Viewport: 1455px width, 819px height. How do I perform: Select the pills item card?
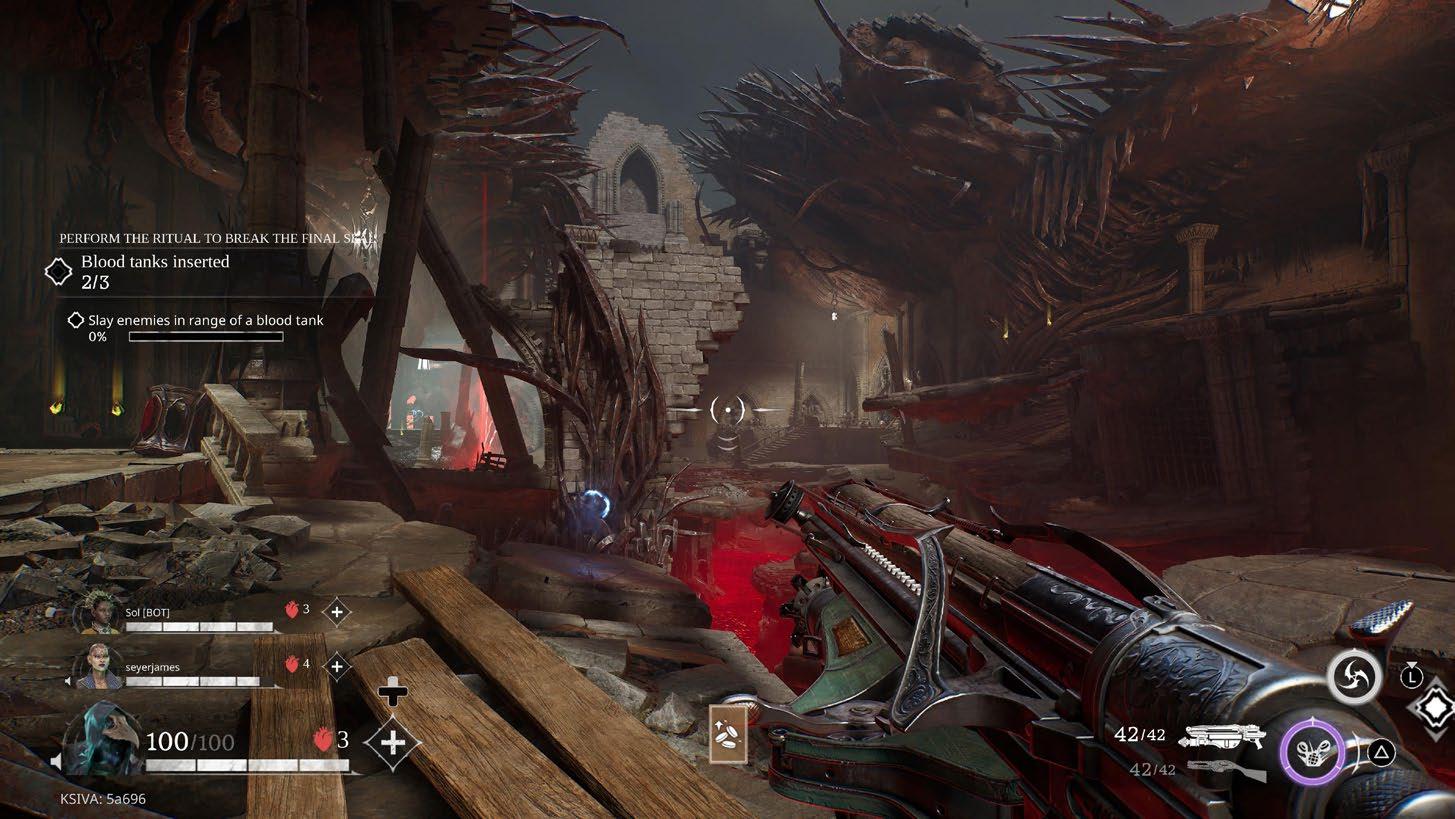728,735
